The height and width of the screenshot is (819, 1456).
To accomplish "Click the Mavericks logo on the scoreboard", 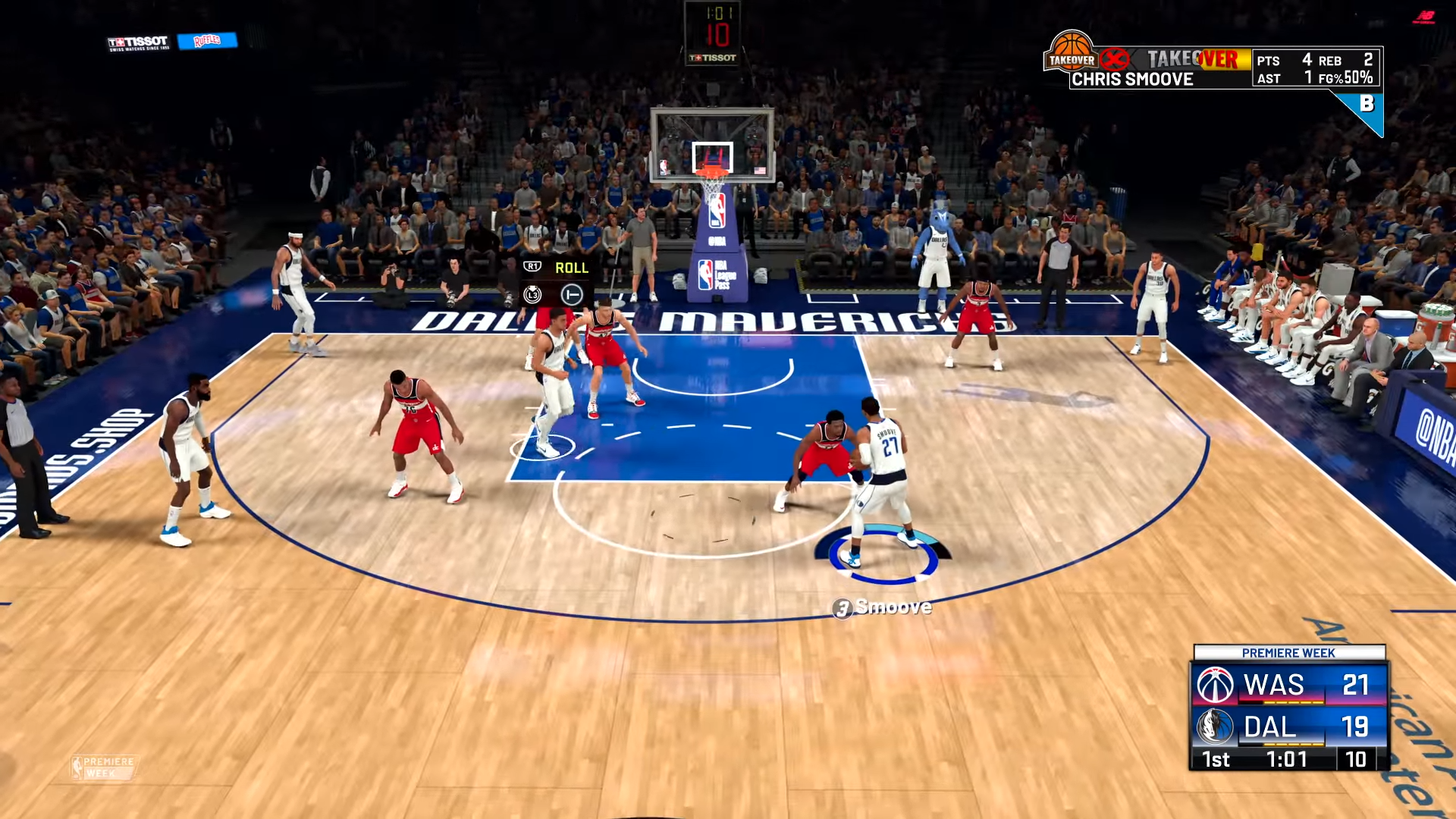I will coord(1215,726).
